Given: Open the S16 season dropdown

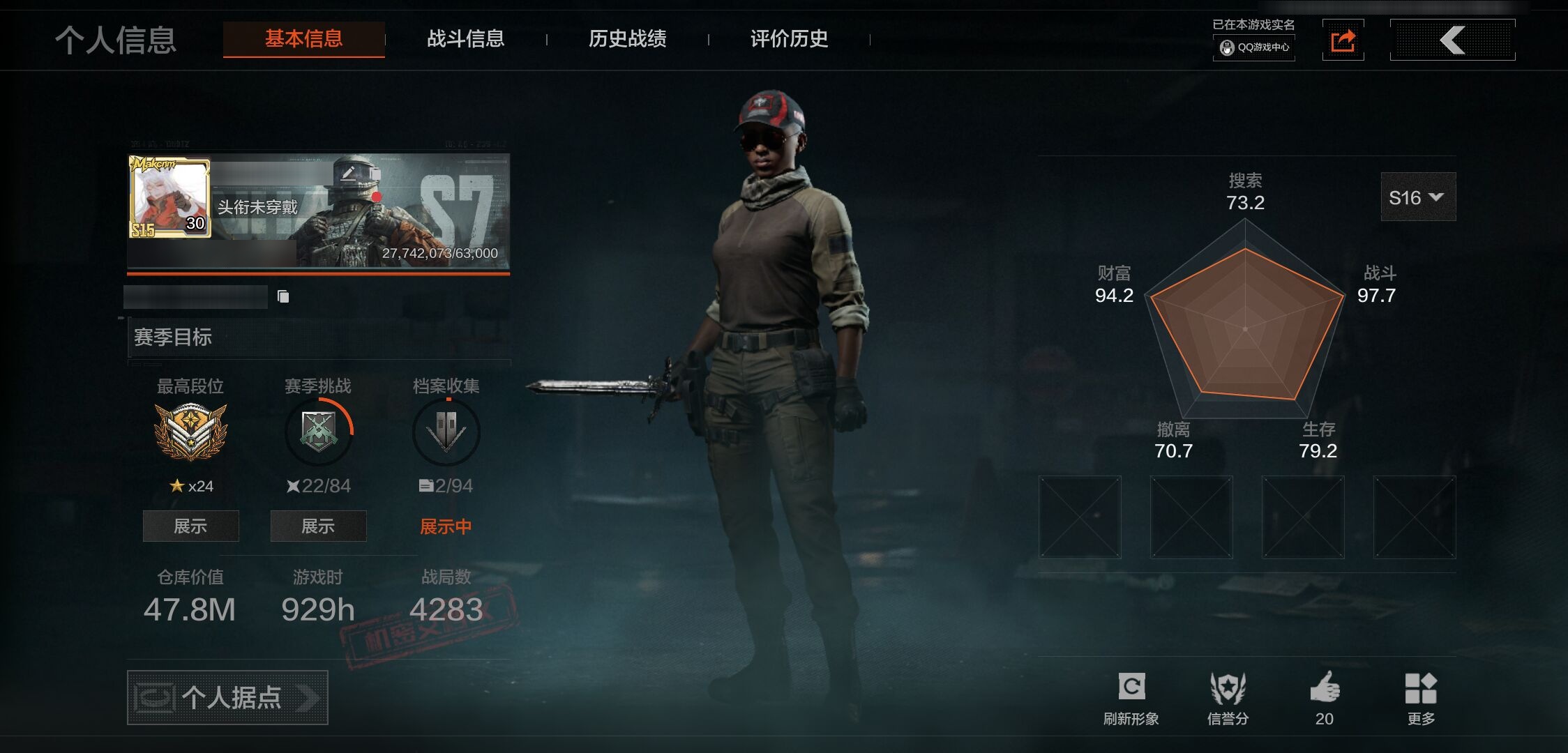Looking at the screenshot, I should [1417, 197].
